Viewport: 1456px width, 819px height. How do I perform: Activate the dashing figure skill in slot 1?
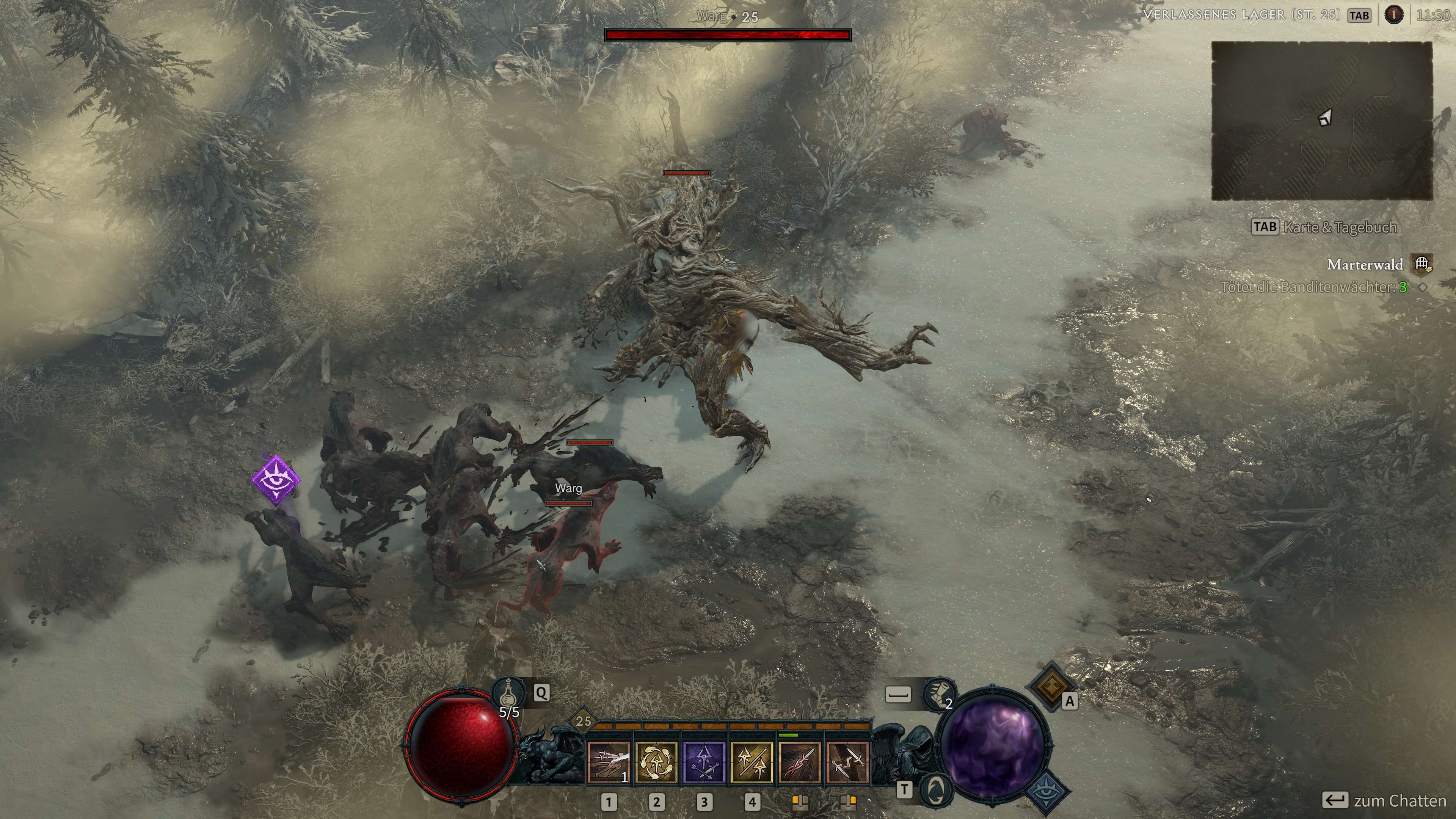coord(609,763)
